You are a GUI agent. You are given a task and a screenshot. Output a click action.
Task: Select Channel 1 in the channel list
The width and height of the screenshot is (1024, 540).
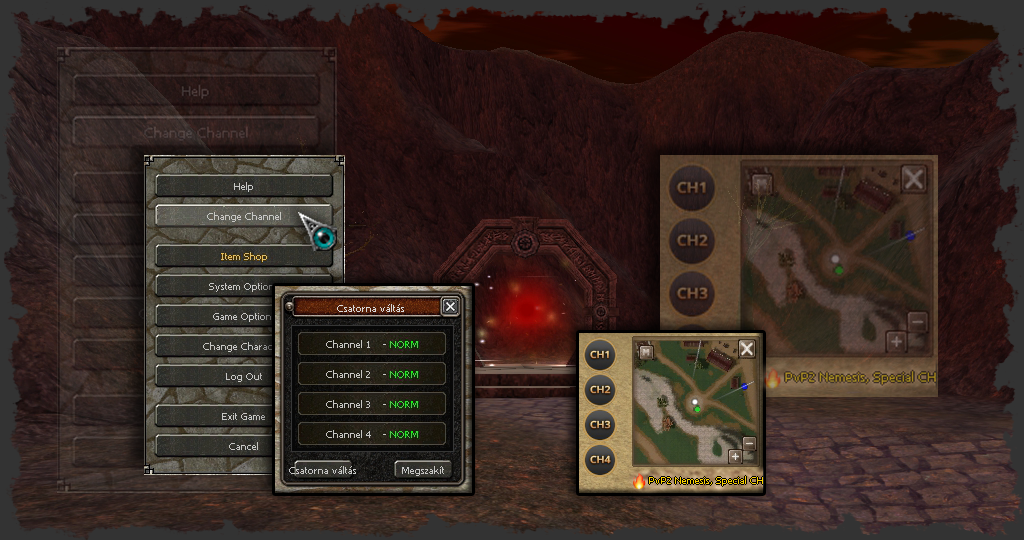click(372, 345)
